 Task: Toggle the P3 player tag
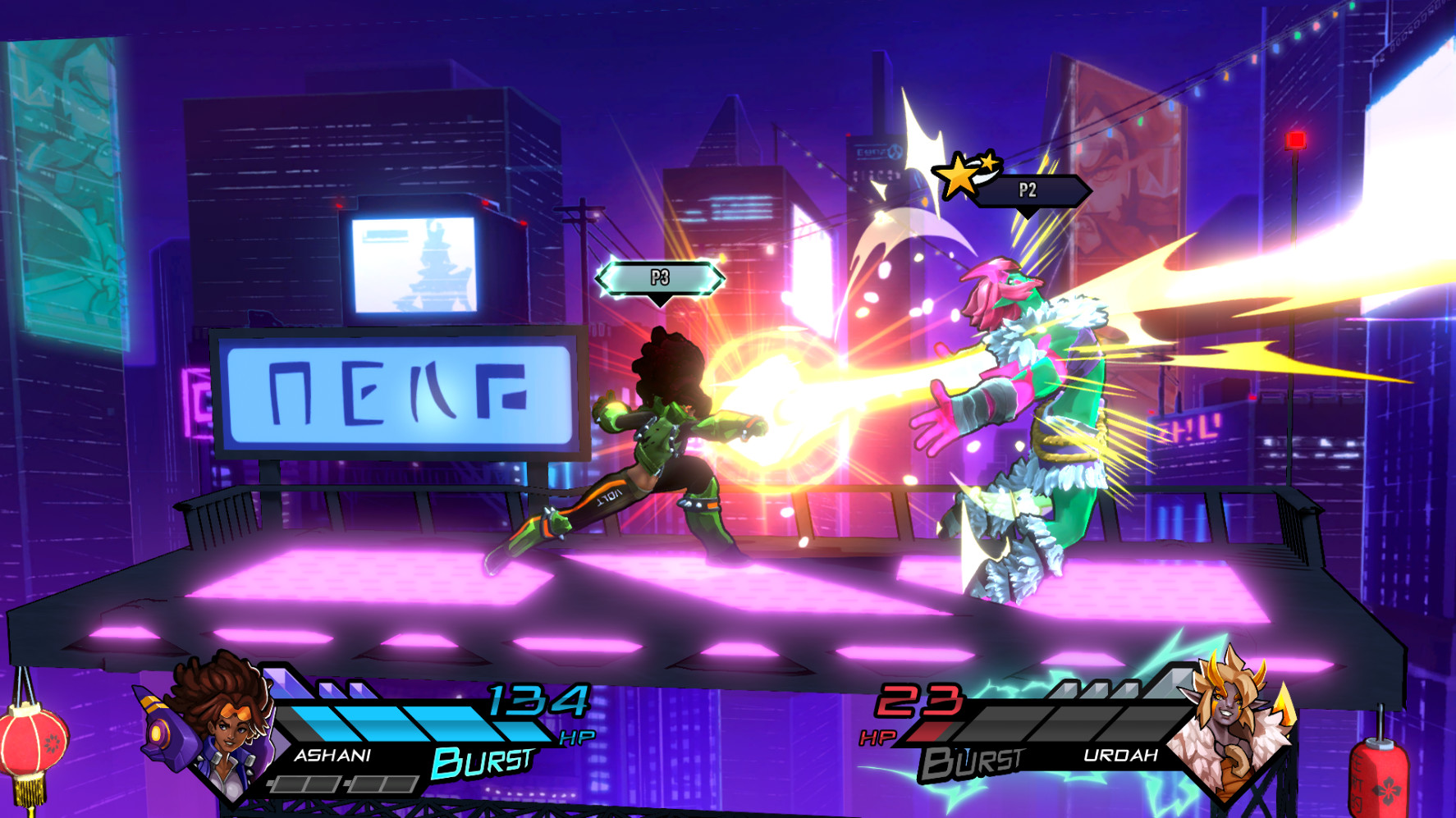click(x=658, y=279)
